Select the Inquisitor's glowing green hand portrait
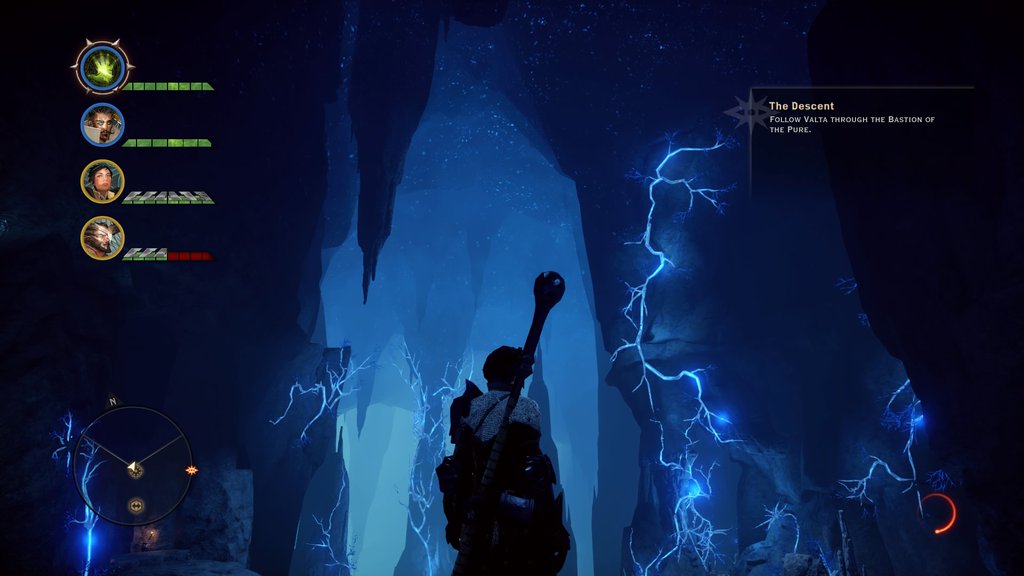The height and width of the screenshot is (576, 1024). (102, 68)
